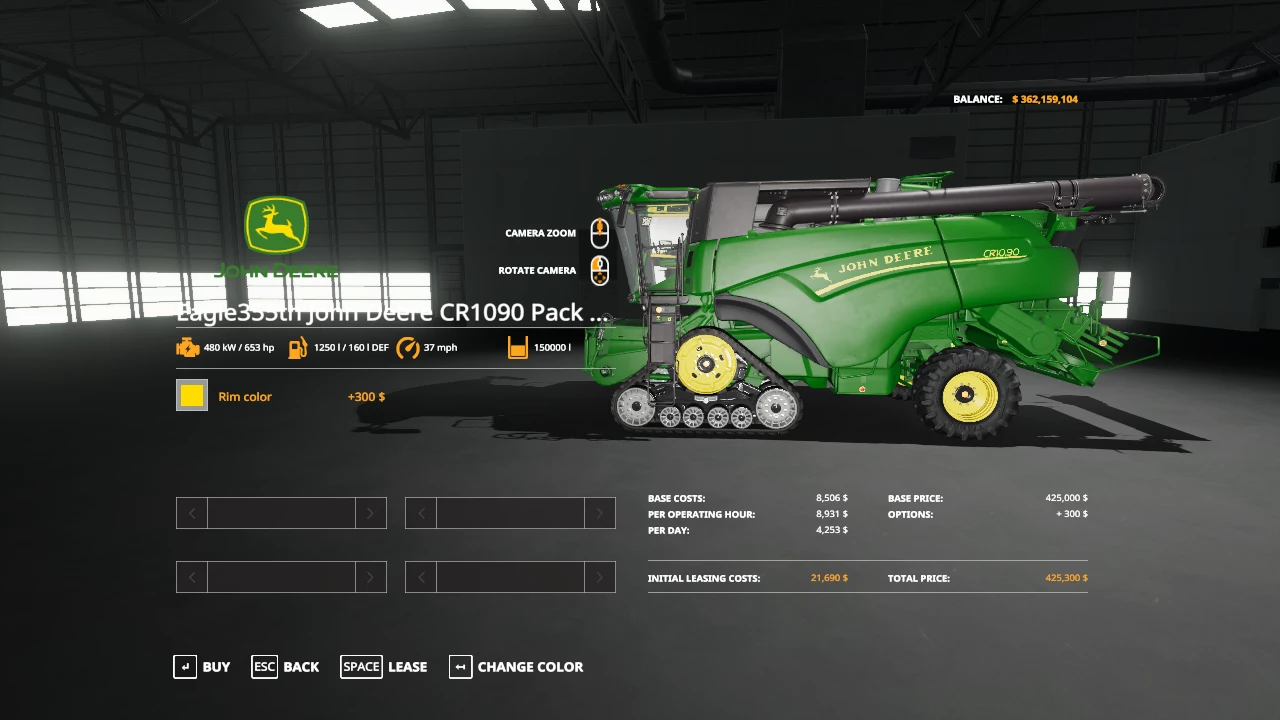This screenshot has height=720, width=1280.
Task: Click the engine power icon showing 653 hp
Action: (x=188, y=347)
